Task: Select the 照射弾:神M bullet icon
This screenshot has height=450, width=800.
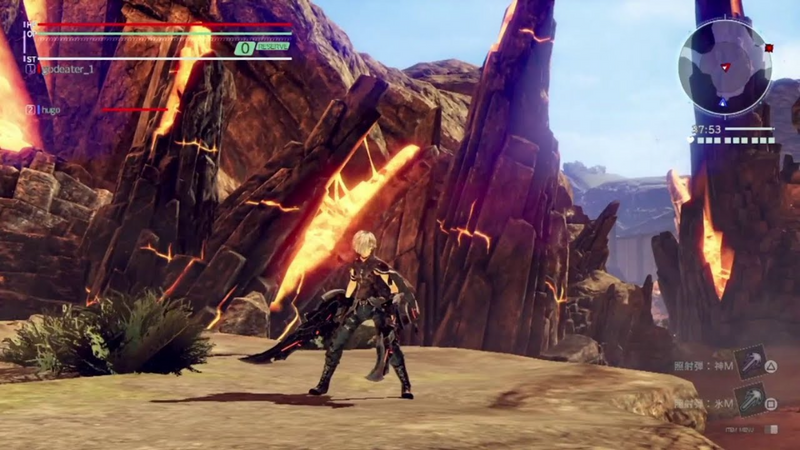Action: [749, 362]
